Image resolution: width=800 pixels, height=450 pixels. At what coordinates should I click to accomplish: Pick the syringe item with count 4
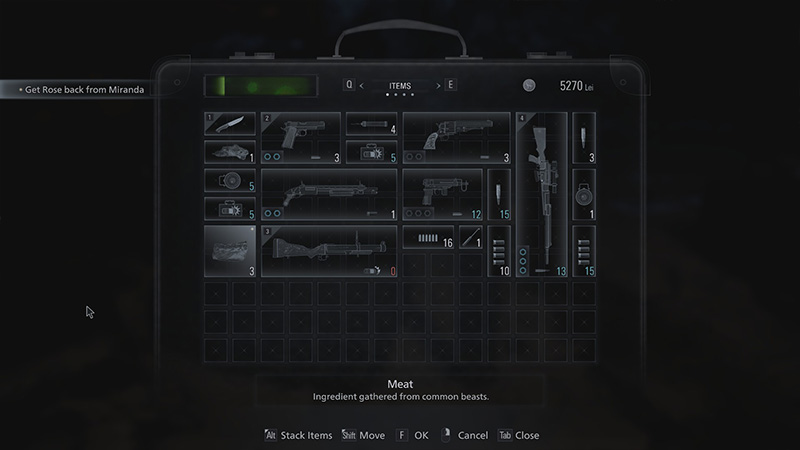tap(371, 124)
